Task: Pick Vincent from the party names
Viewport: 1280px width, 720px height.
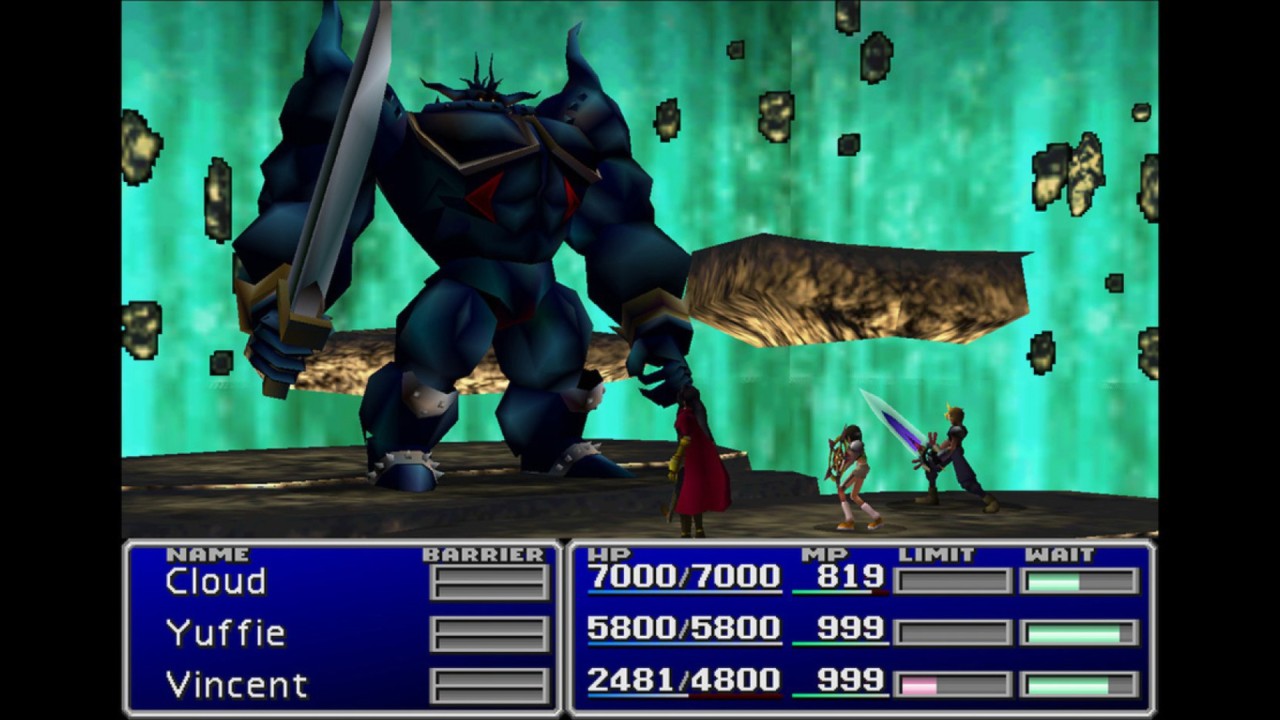Action: pyautogui.click(x=236, y=685)
